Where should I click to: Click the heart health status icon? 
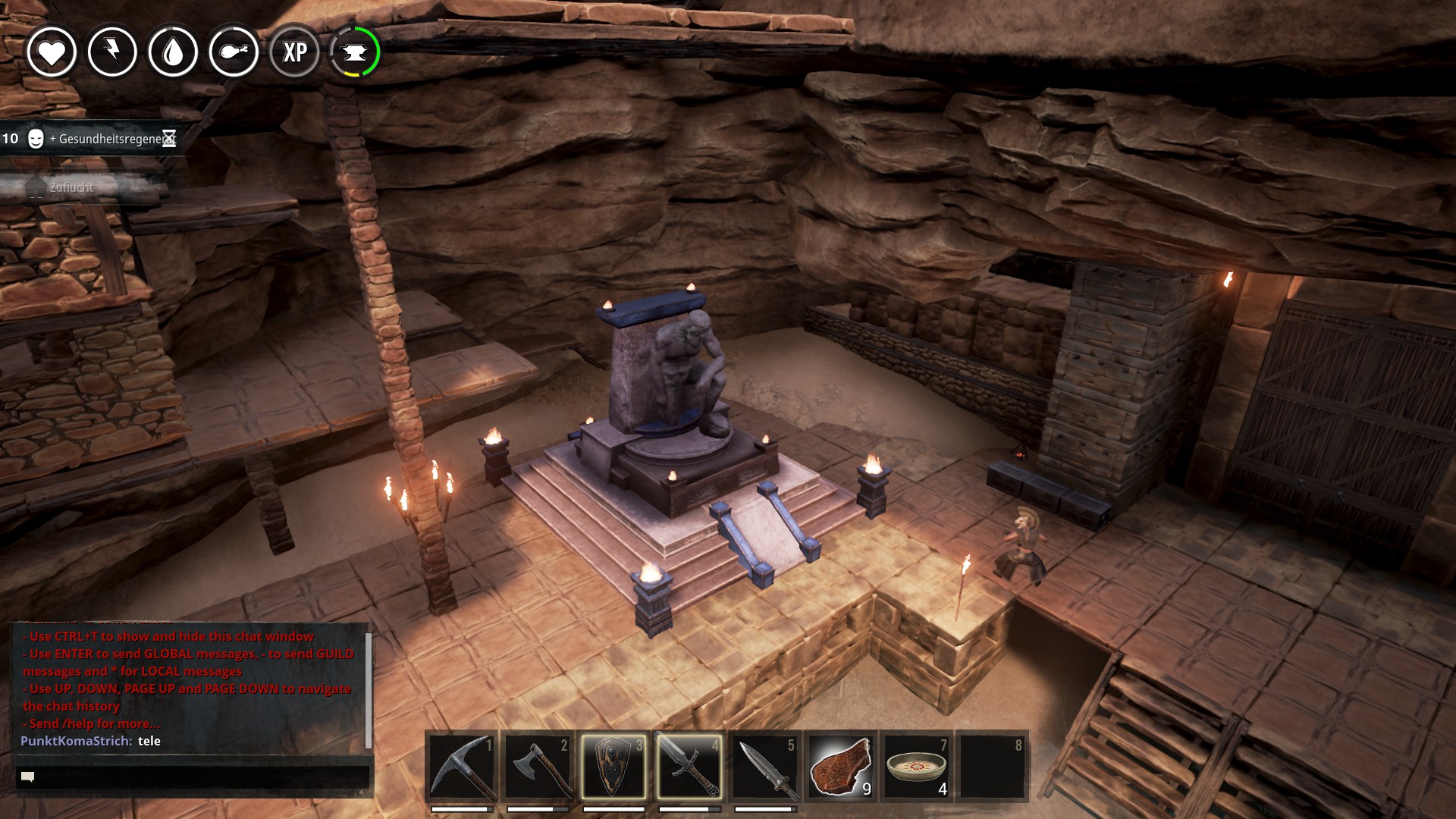coord(52,52)
